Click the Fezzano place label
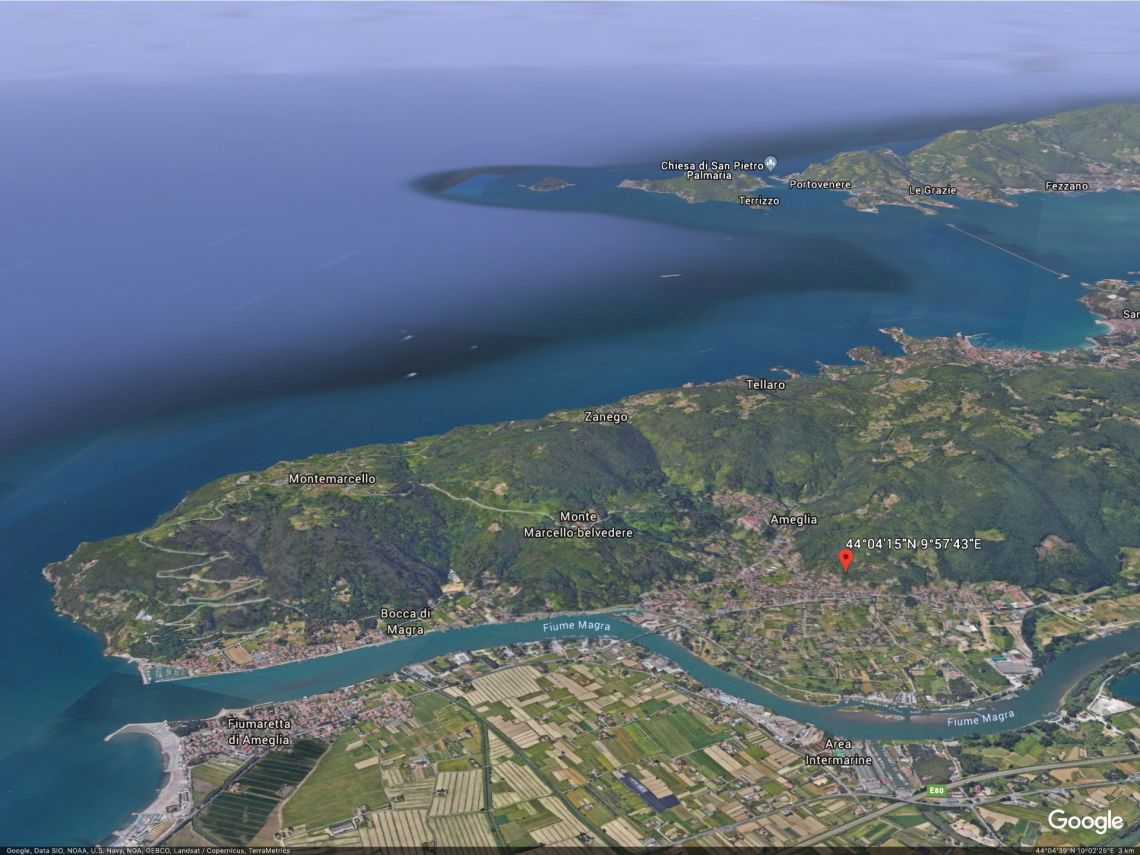 pos(1066,186)
